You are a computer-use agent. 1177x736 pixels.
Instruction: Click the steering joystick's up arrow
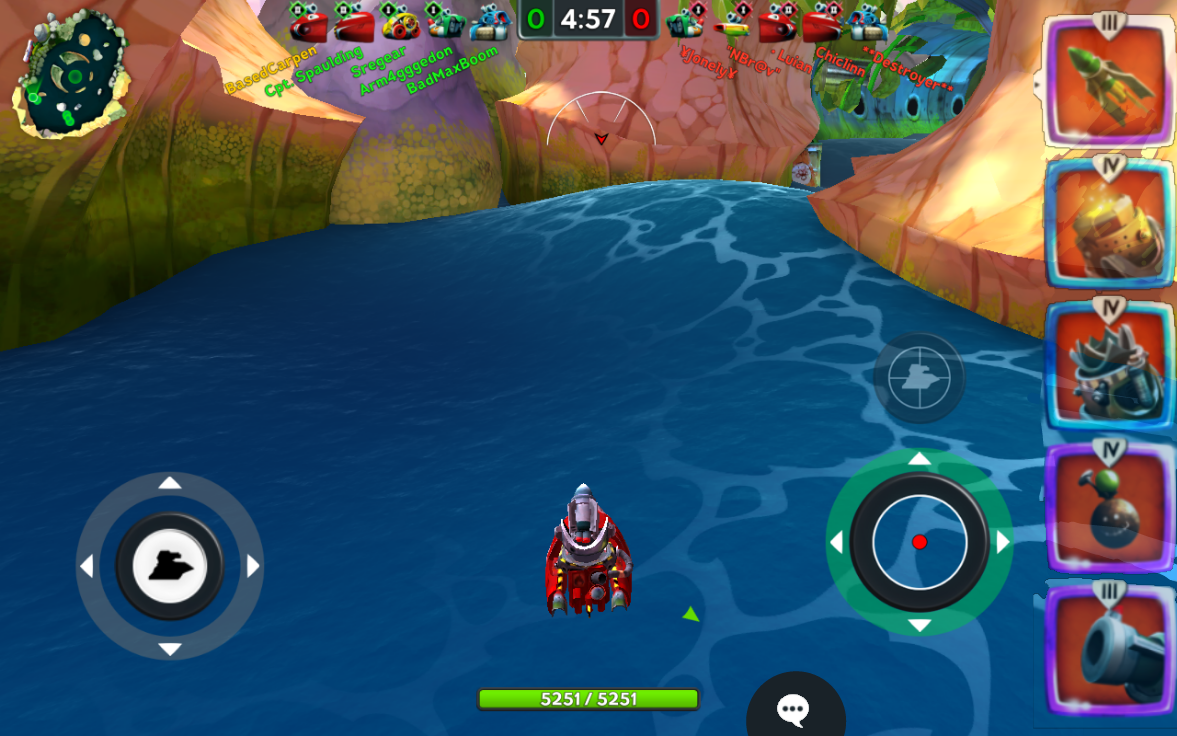pyautogui.click(x=170, y=483)
